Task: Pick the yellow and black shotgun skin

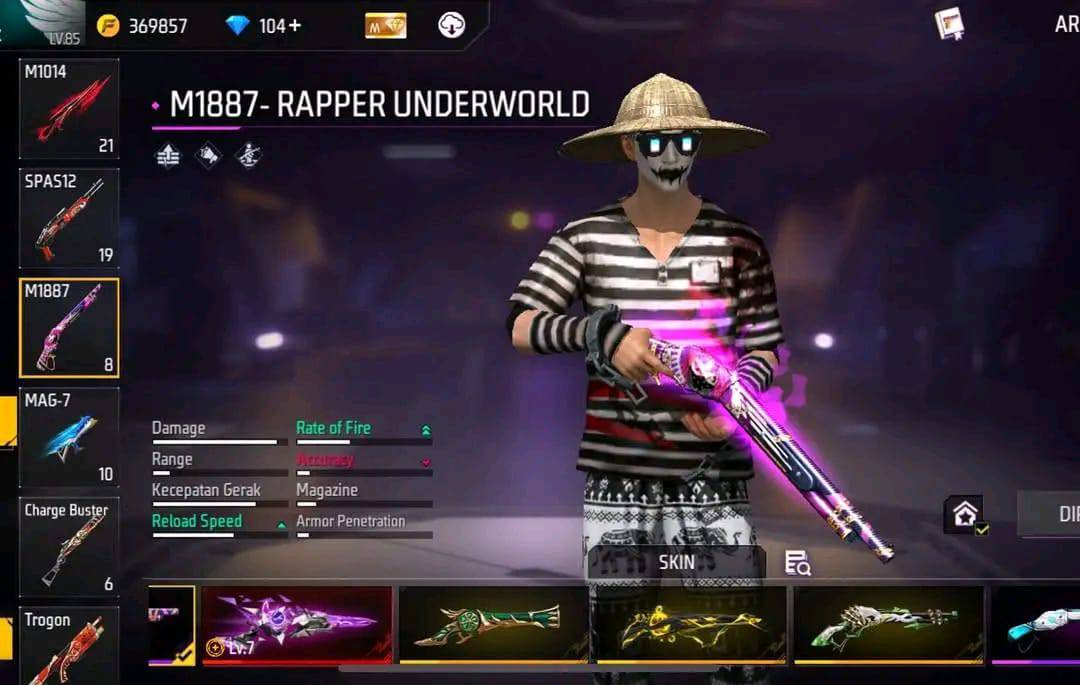Action: (x=690, y=624)
